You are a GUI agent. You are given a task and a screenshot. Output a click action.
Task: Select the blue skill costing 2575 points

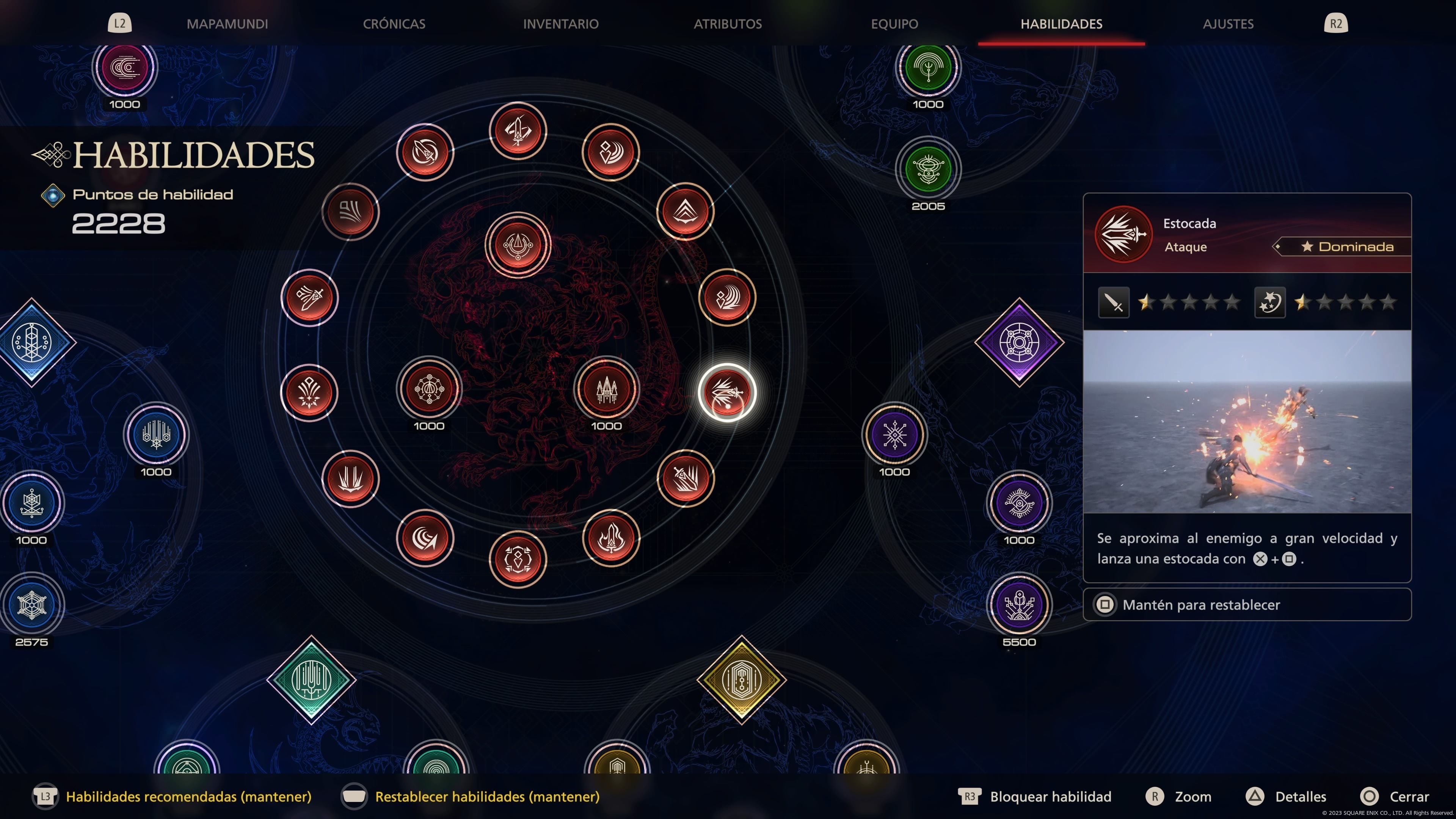tap(31, 605)
